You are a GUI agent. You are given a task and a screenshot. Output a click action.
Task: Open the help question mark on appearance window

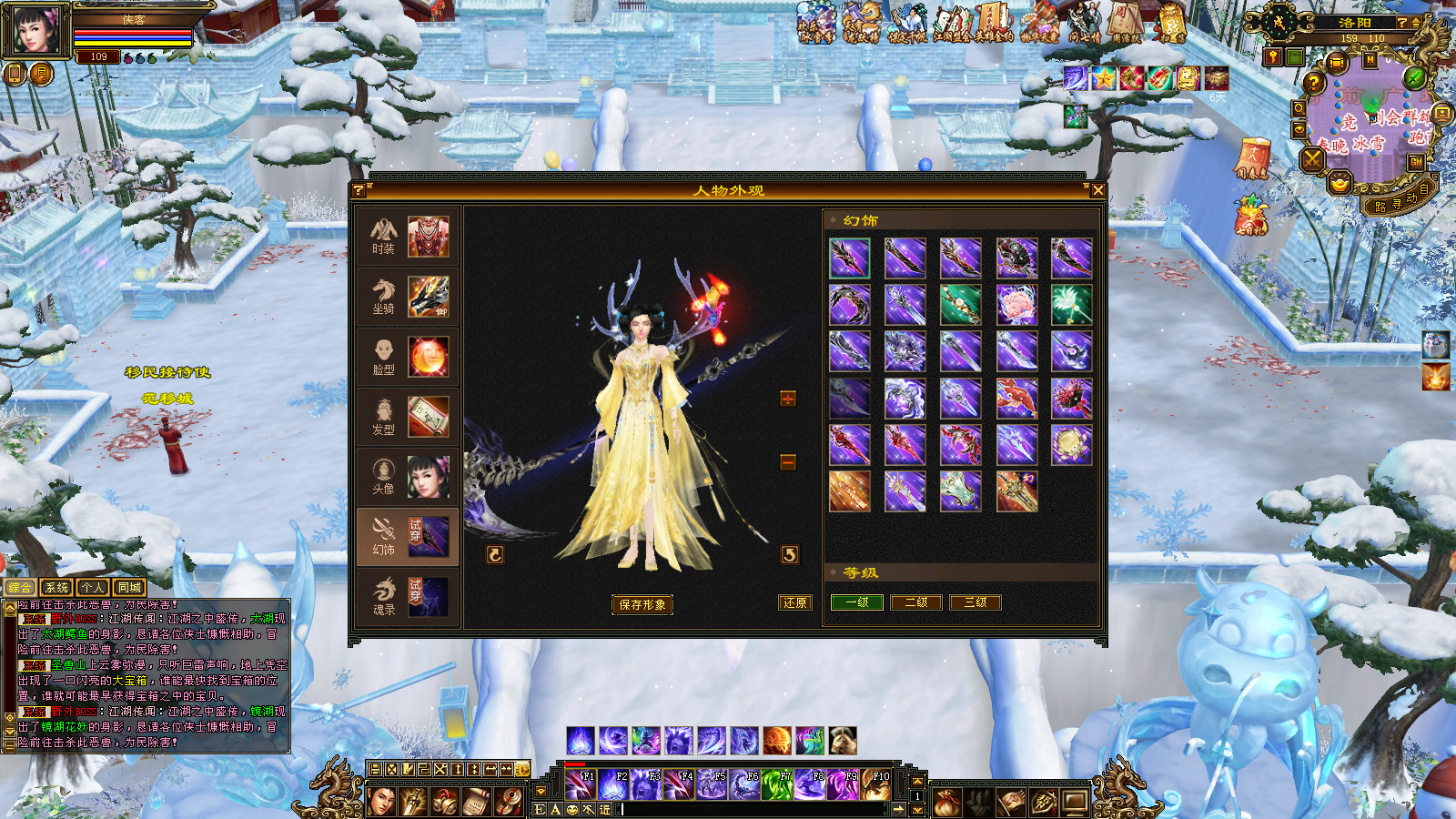359,190
